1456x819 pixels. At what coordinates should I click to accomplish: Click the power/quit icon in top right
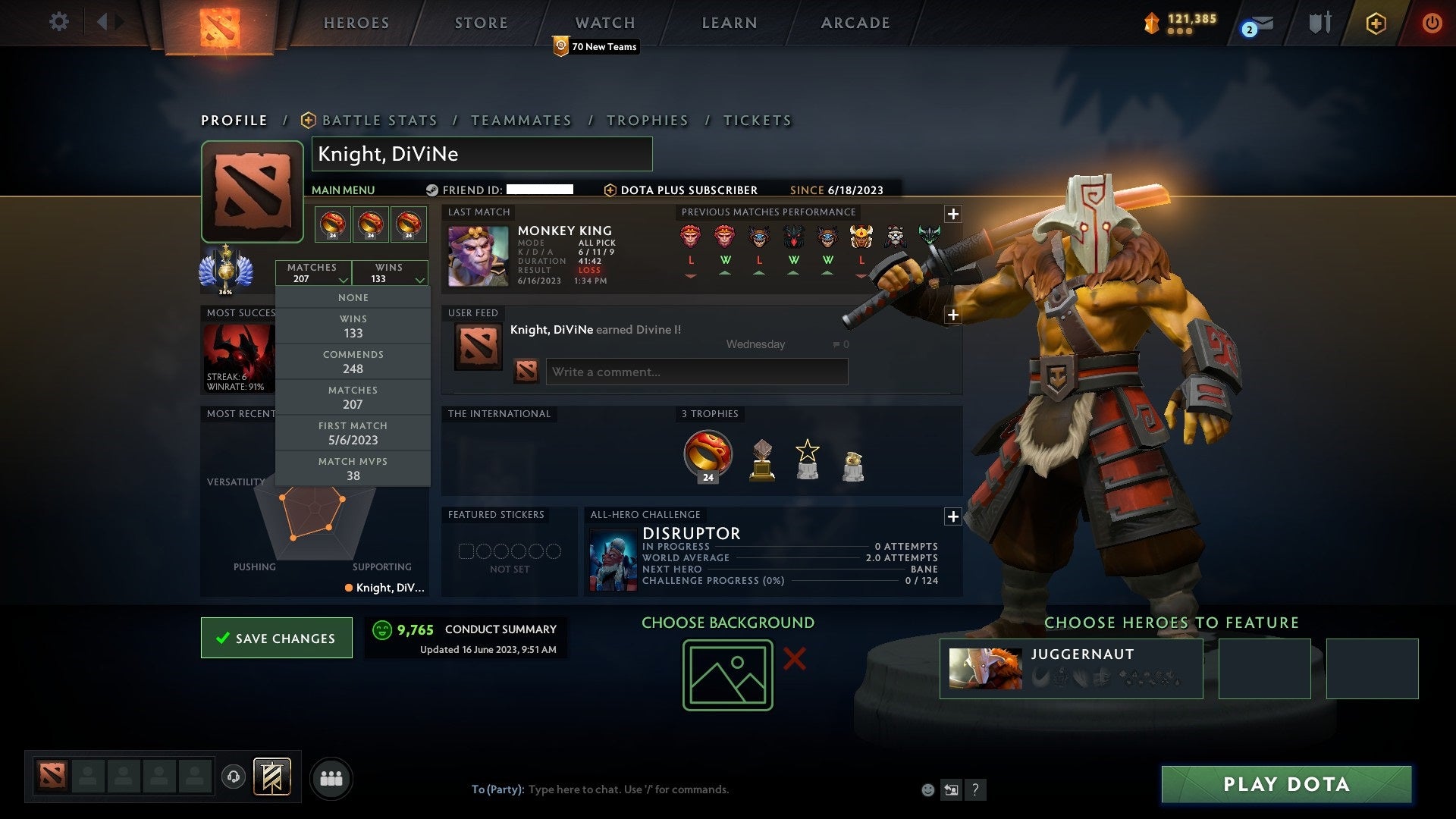[1432, 23]
